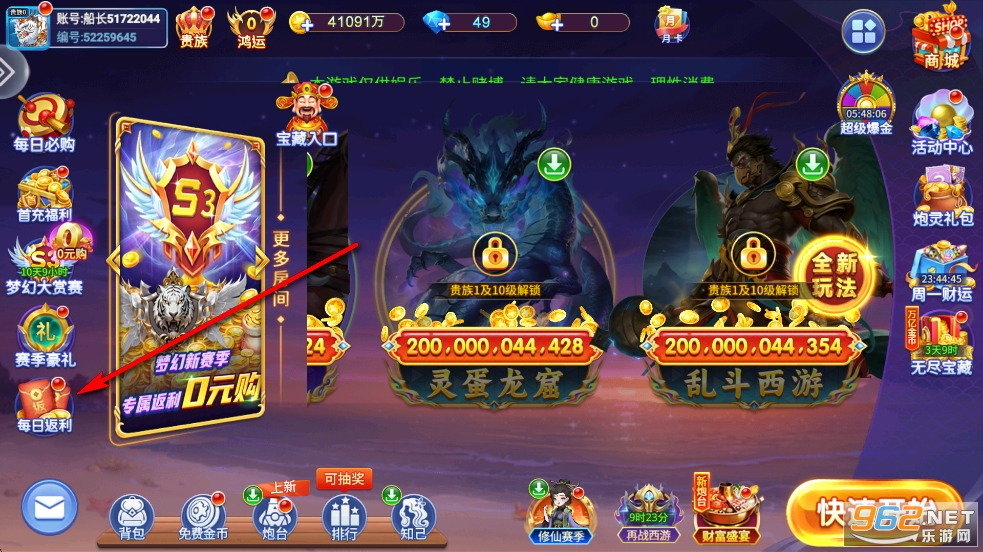Open the four-square grid menu button
This screenshot has height=552, width=983.
pyautogui.click(x=864, y=32)
